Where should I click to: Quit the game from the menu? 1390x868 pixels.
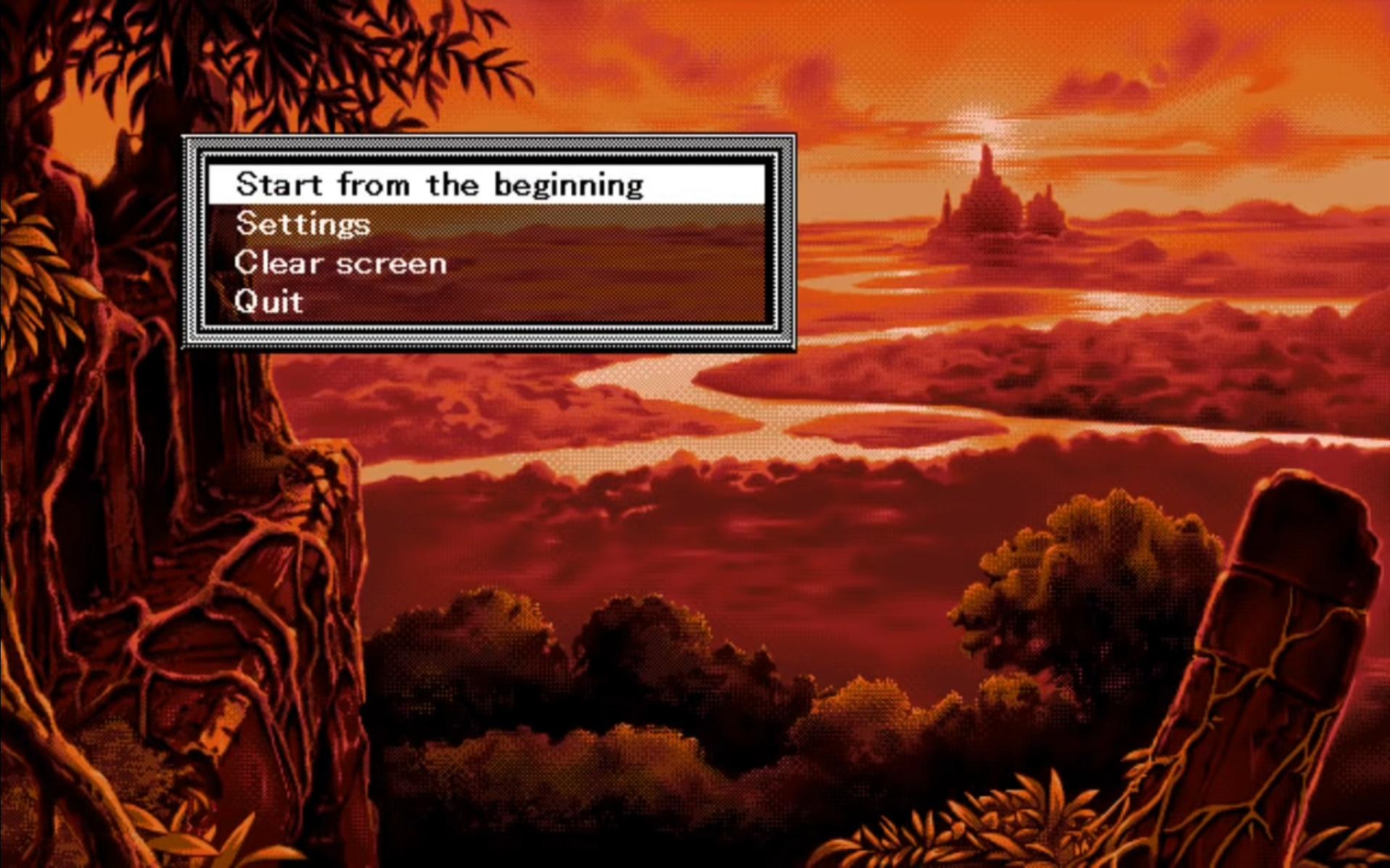pos(269,302)
